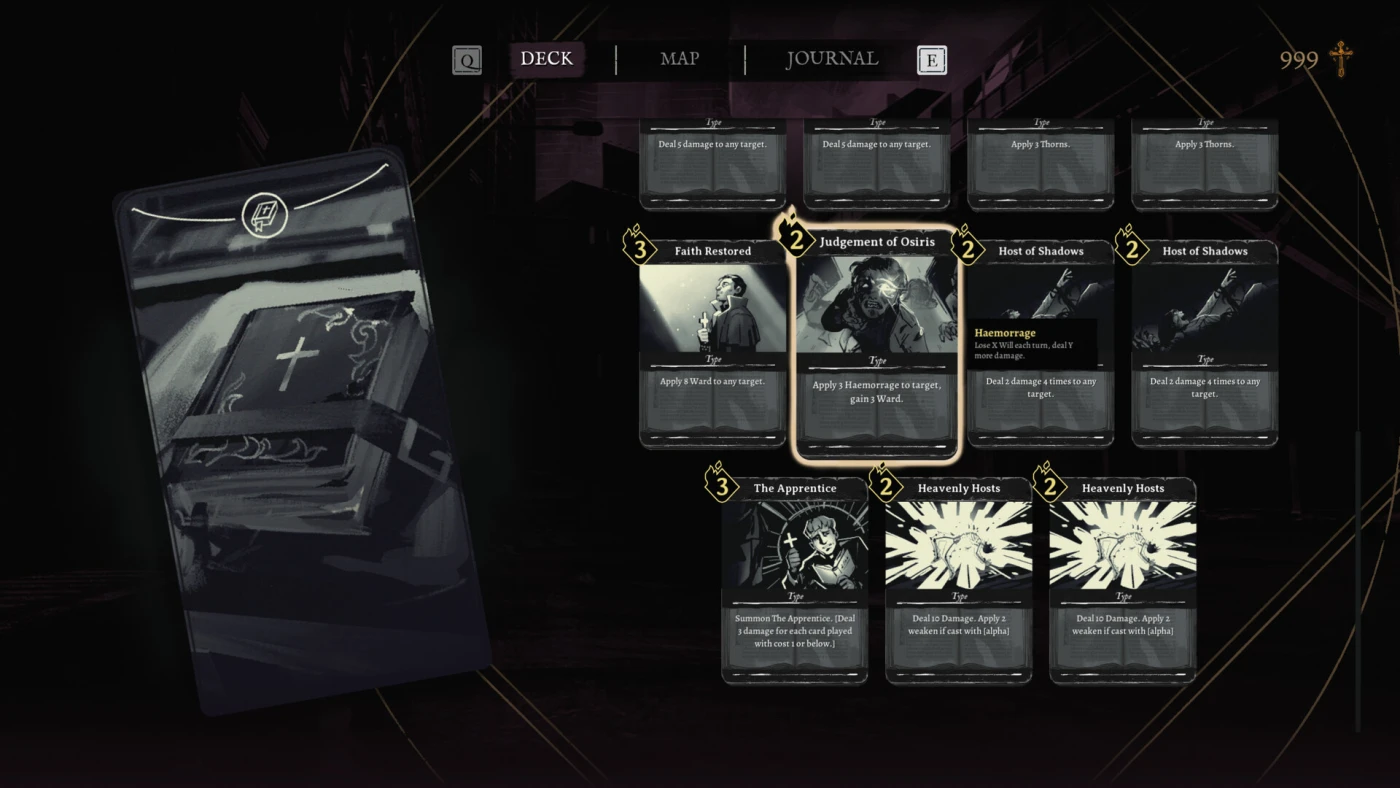This screenshot has height=788, width=1400.
Task: Select the Deck tab
Action: click(x=546, y=59)
